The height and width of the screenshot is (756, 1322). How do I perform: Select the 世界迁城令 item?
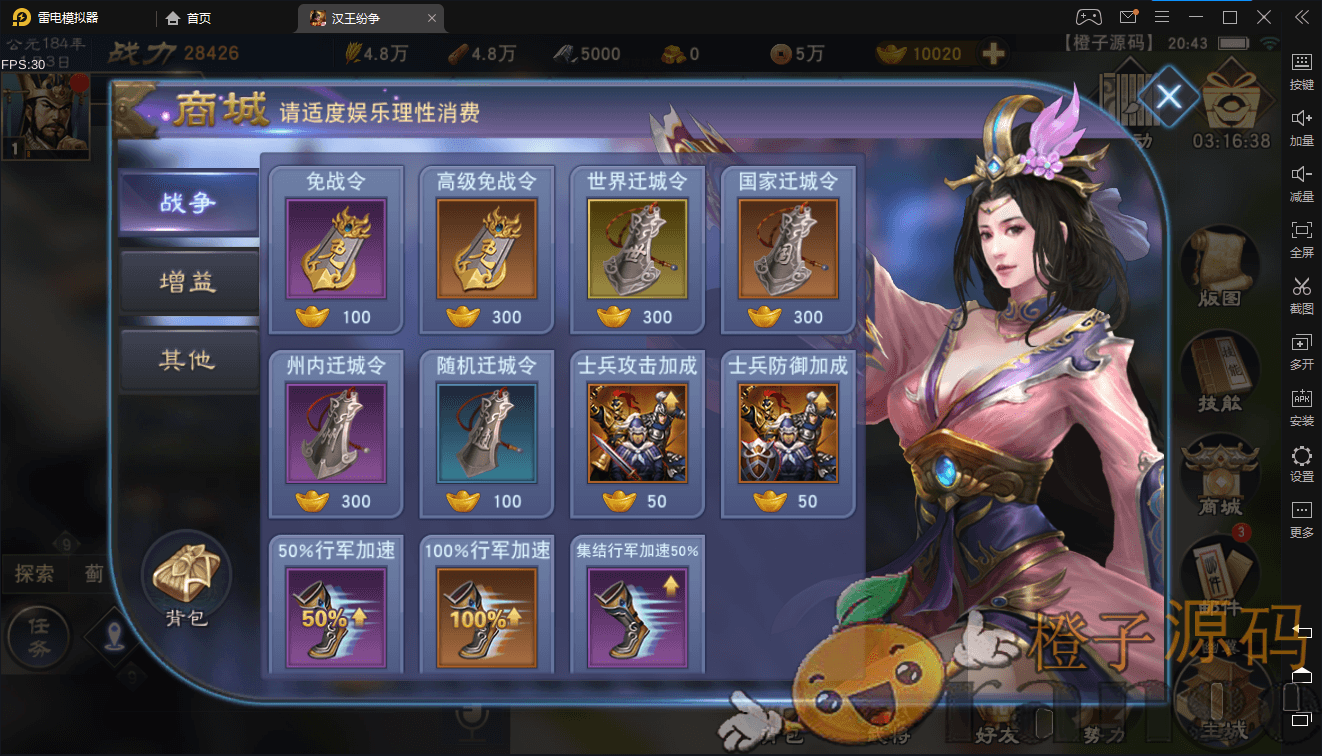[x=638, y=249]
